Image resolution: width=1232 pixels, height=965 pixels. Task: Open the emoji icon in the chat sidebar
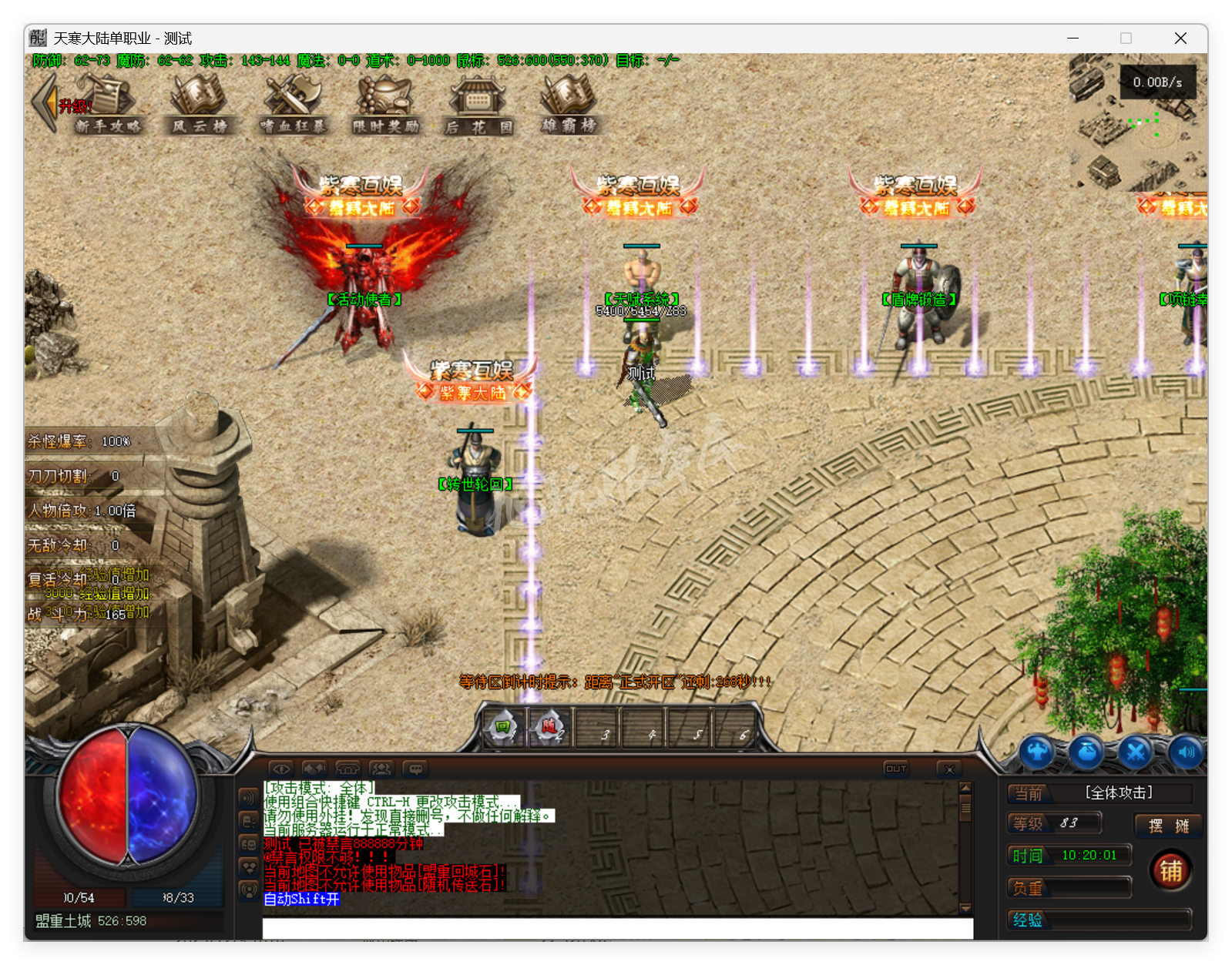pyautogui.click(x=250, y=844)
